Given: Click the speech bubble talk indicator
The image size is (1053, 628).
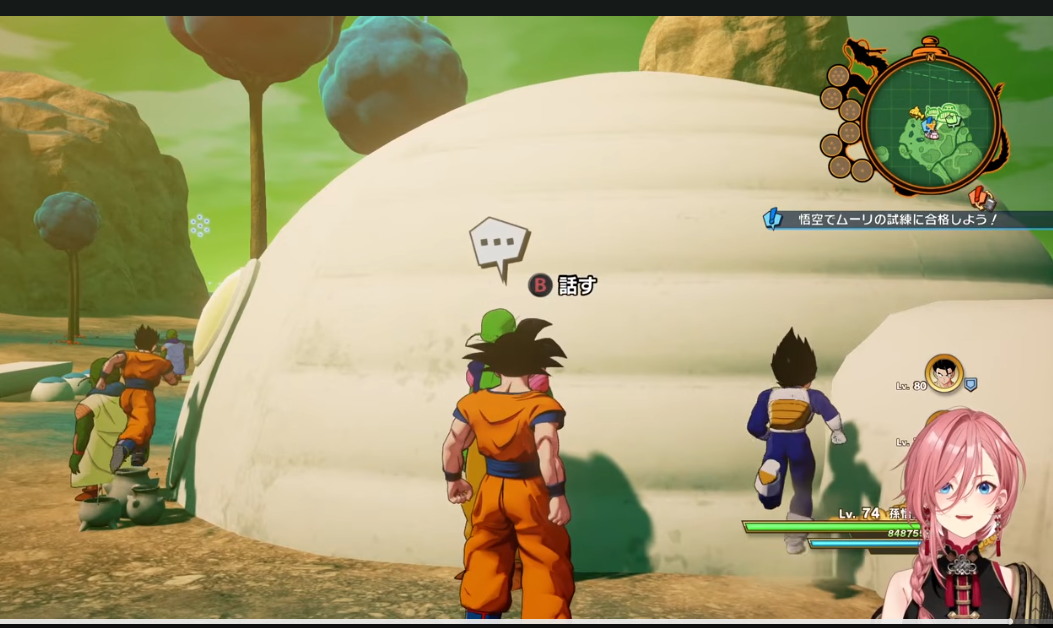Looking at the screenshot, I should tap(497, 246).
